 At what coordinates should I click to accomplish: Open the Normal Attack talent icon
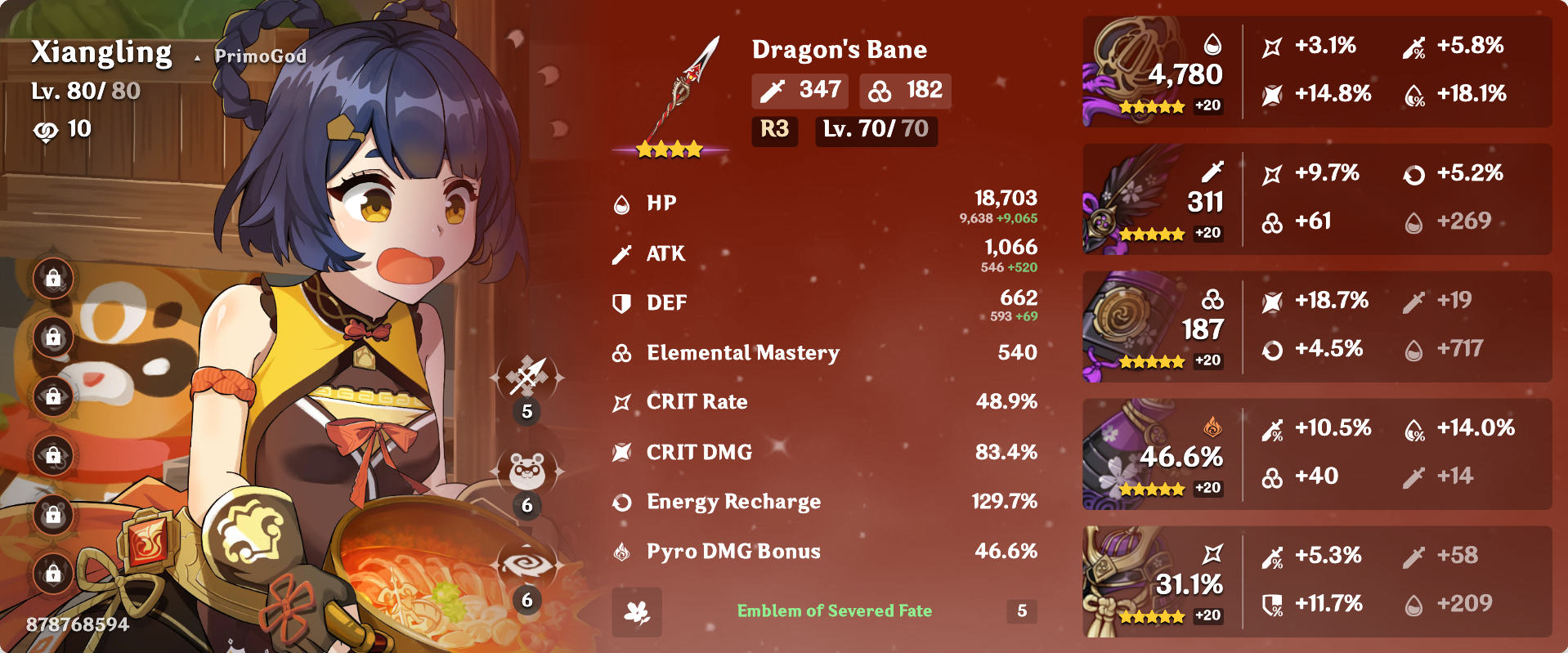click(x=527, y=378)
